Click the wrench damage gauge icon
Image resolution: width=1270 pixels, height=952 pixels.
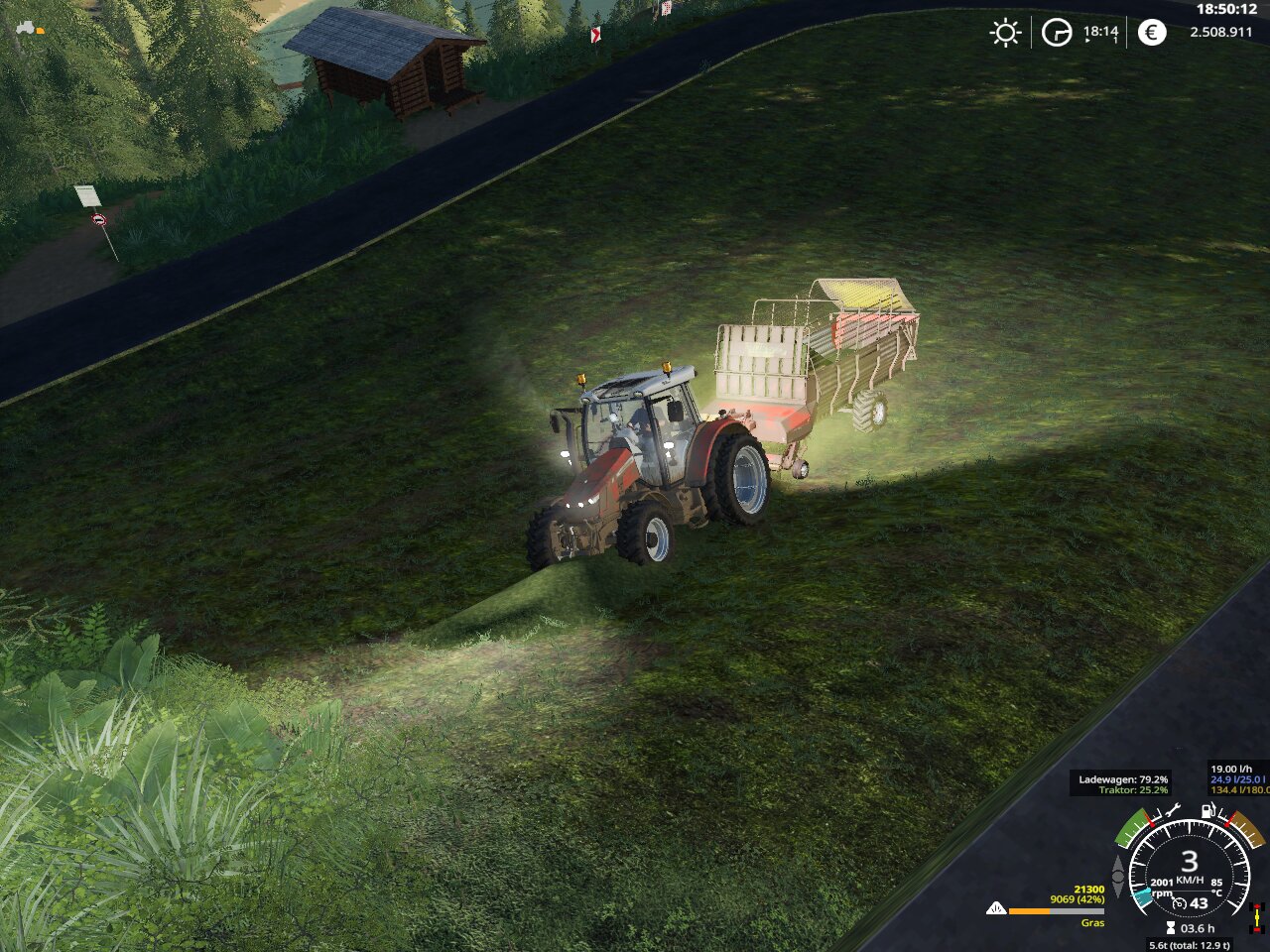[1174, 811]
